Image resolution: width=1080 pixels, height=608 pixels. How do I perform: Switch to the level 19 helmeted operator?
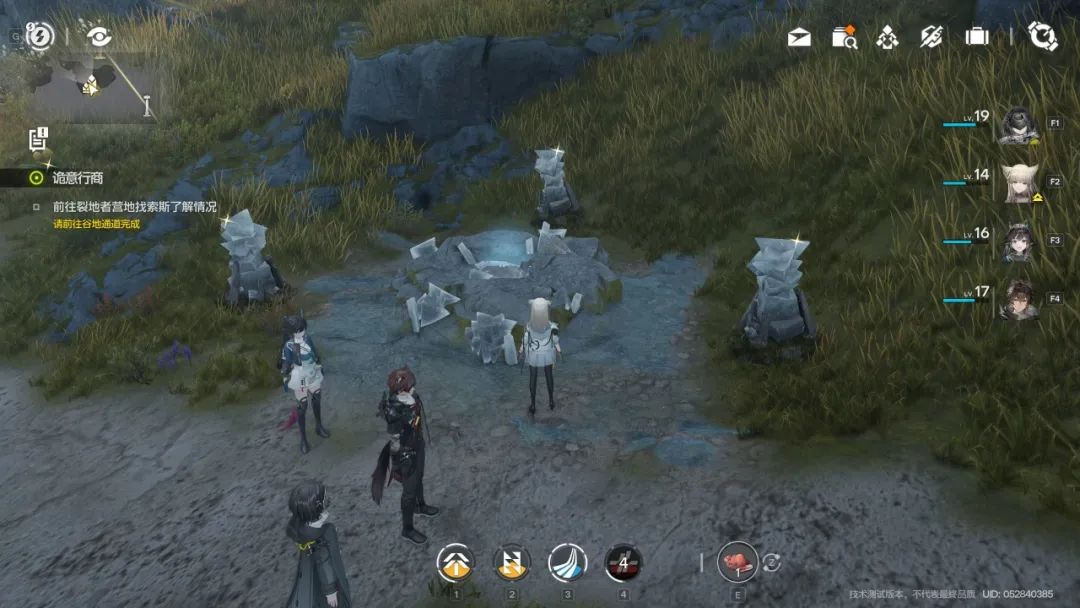coord(1018,126)
